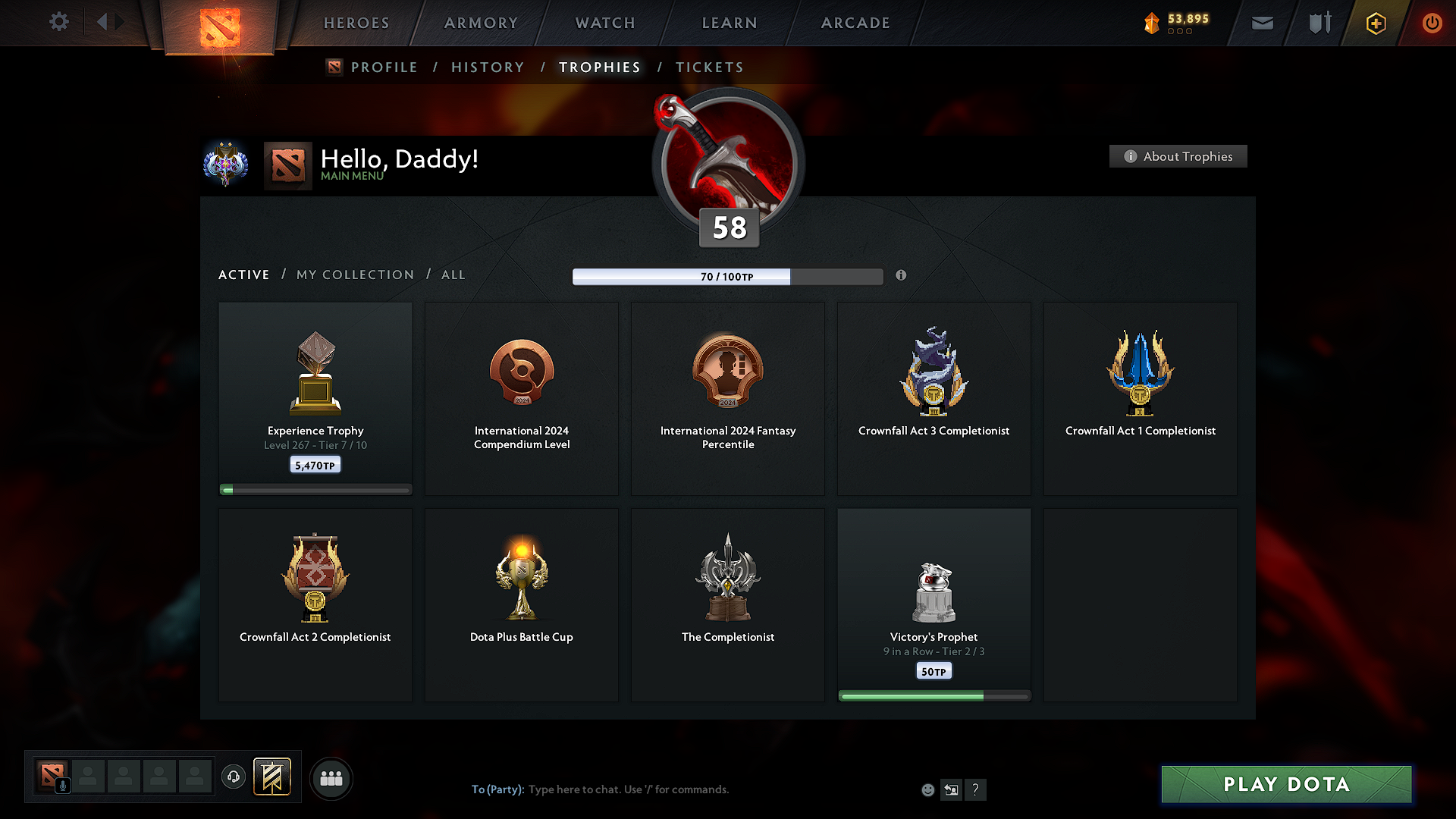Open Dota Plus via the gold plus icon
This screenshot has height=819, width=1456.
[x=1375, y=23]
